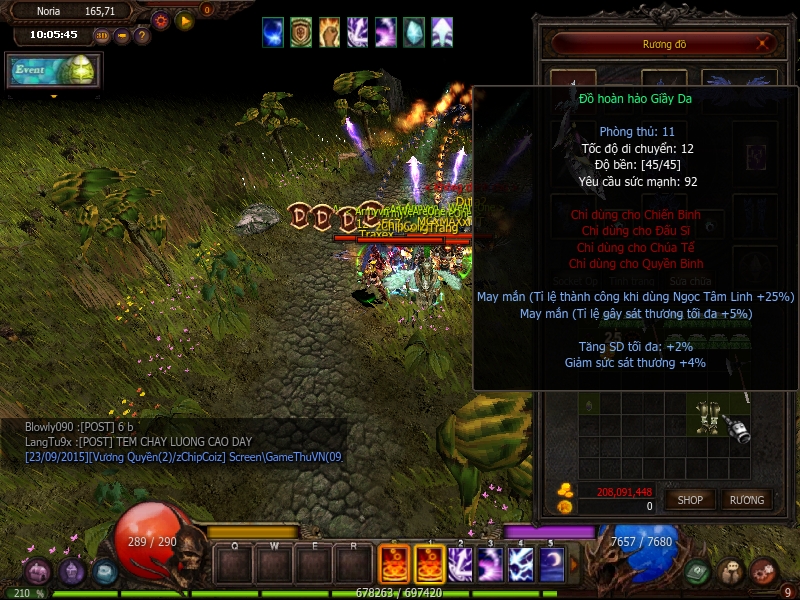Activate the crescent moon skill slot

click(x=552, y=564)
